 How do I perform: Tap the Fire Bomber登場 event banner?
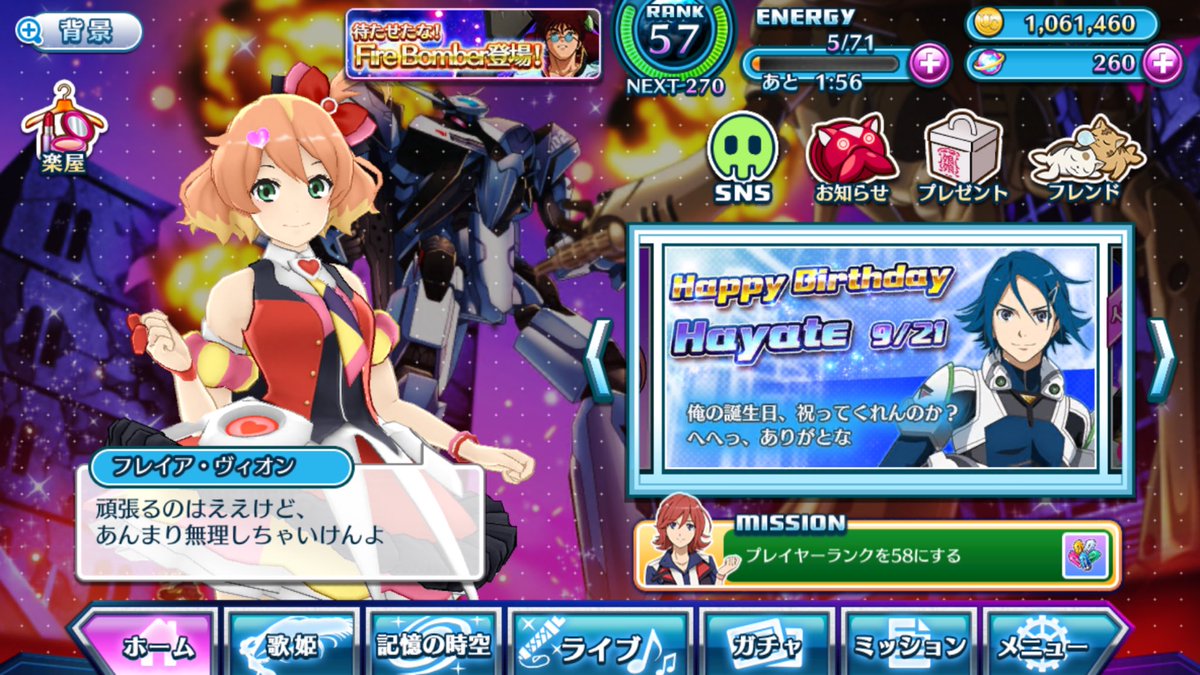tap(473, 44)
